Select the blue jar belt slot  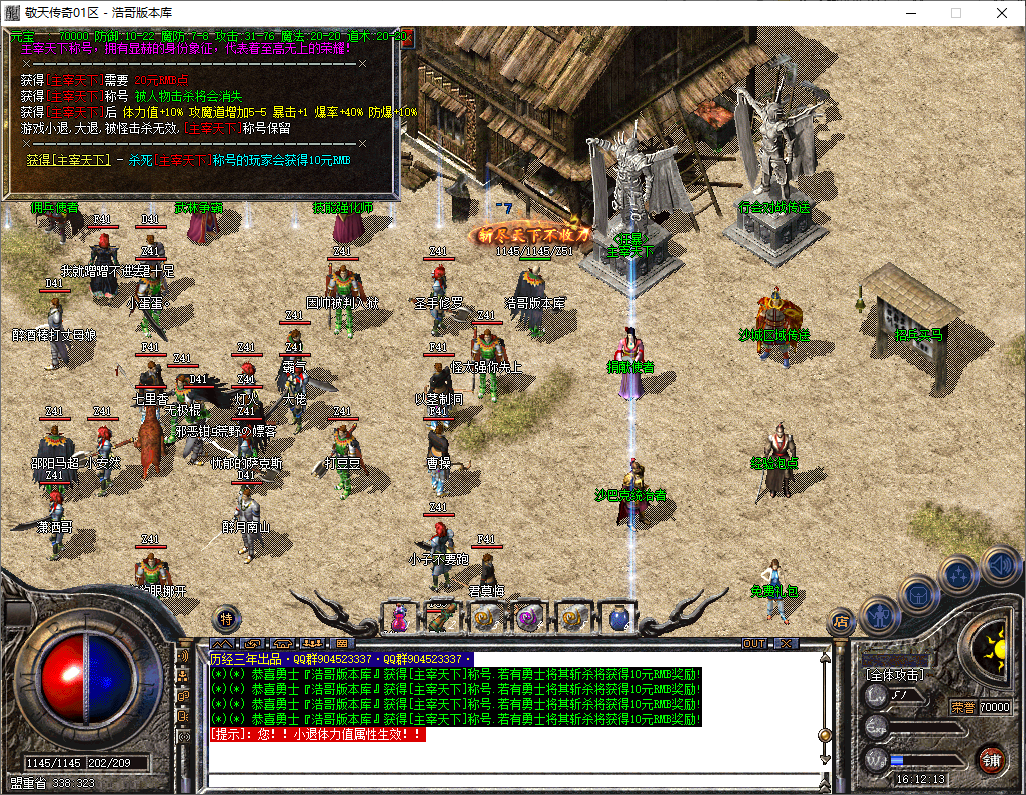click(618, 618)
